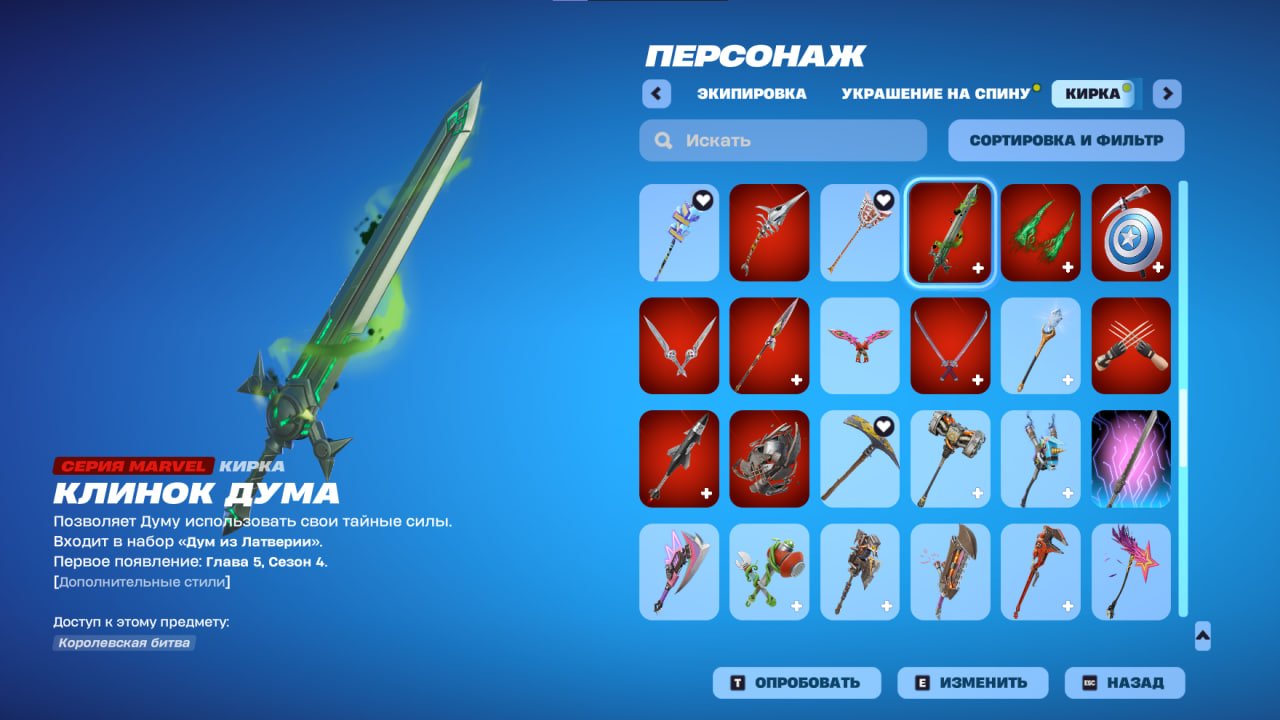Viewport: 1280px width, 720px height.
Task: Click the left arrow to previous category
Action: point(655,93)
